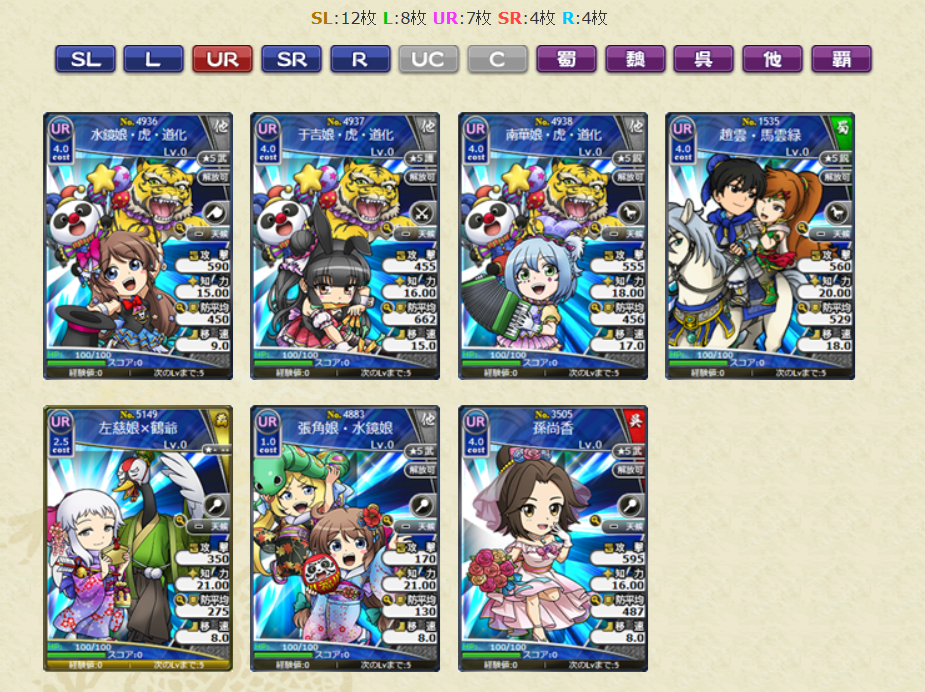This screenshot has height=692, width=925.
Task: Filter by the 呉 faction
Action: pyautogui.click(x=703, y=59)
